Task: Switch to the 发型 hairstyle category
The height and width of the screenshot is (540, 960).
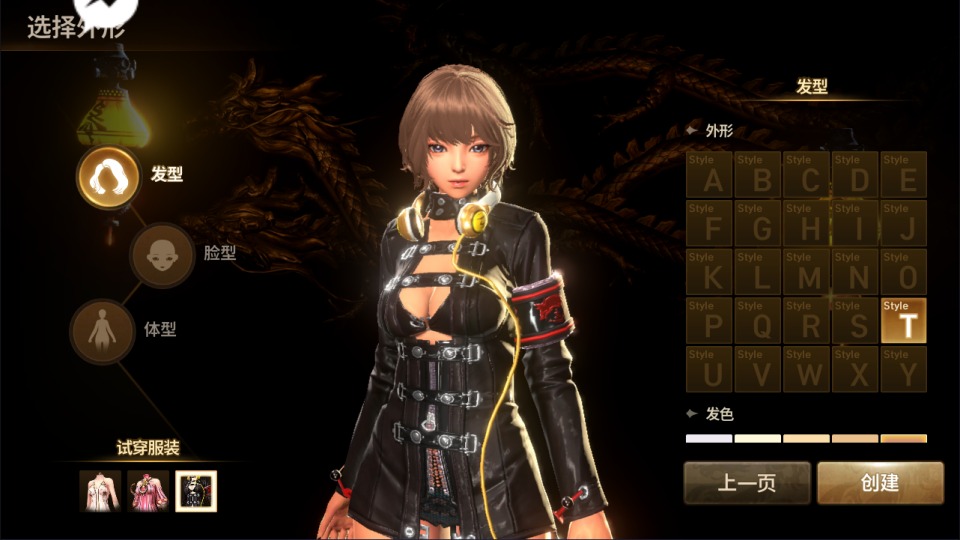Action: [108, 177]
